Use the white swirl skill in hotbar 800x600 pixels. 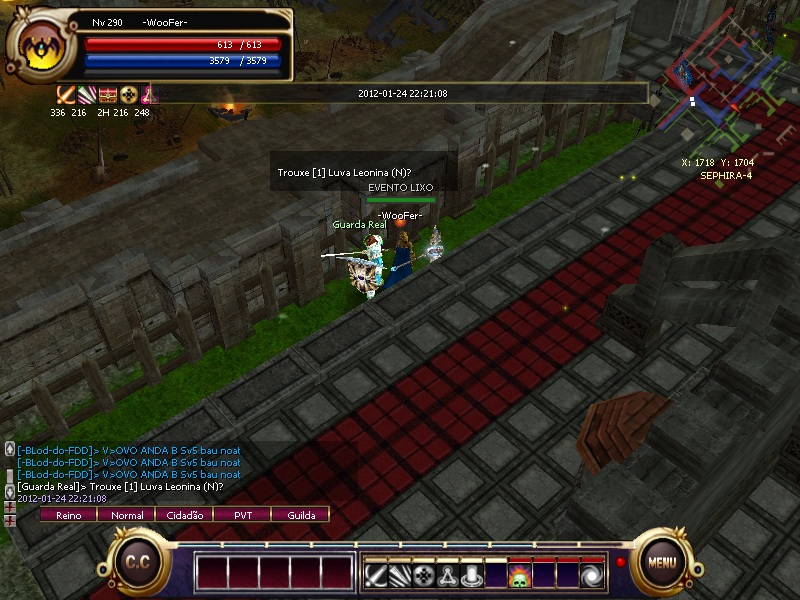(x=591, y=576)
